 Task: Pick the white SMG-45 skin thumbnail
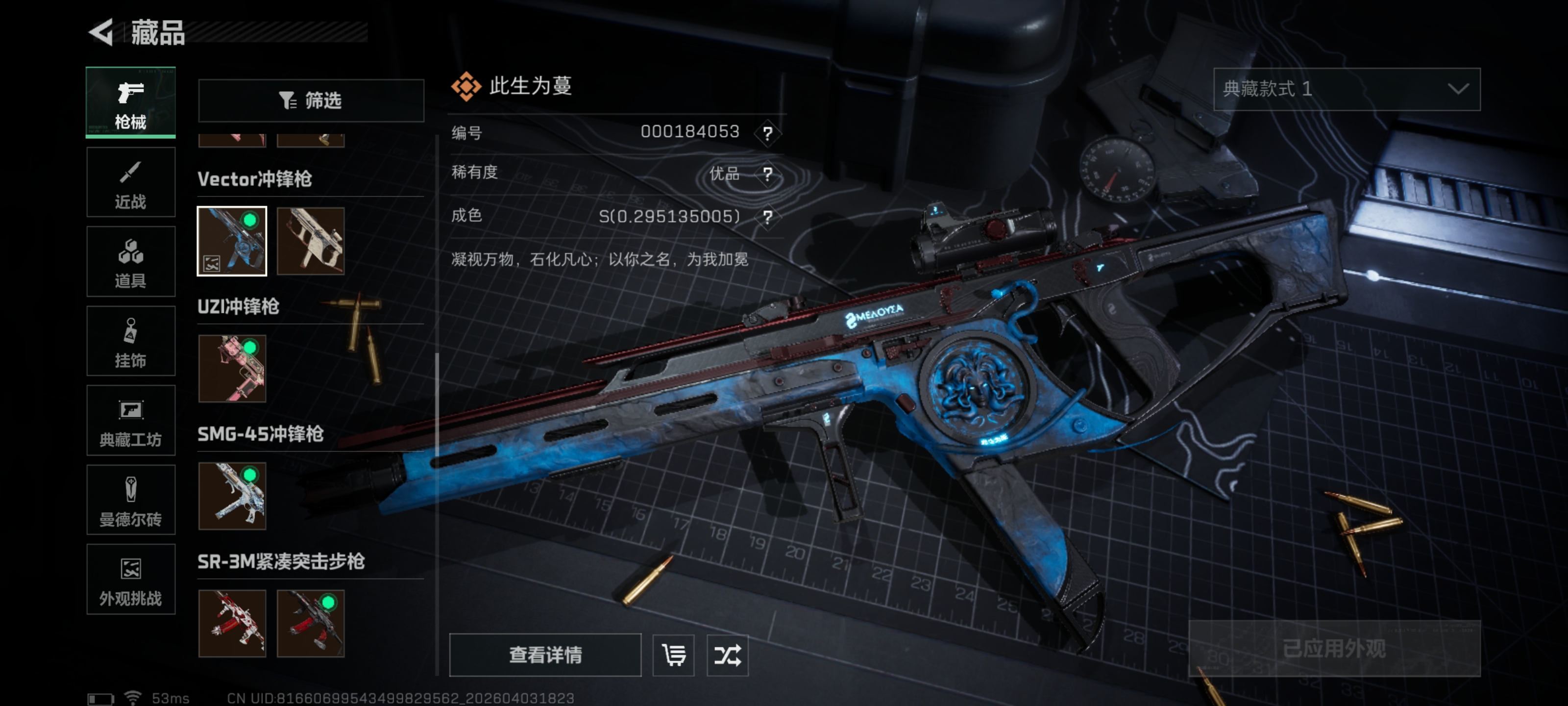pyautogui.click(x=232, y=496)
